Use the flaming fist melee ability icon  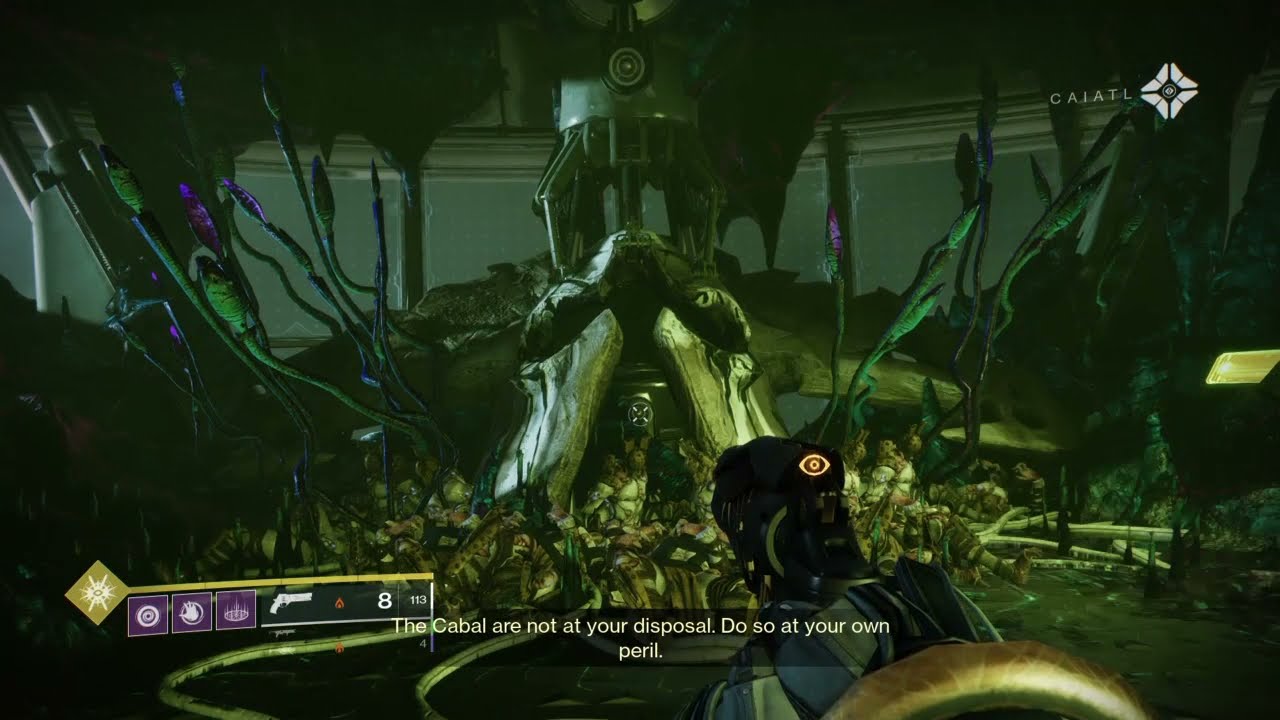click(x=191, y=611)
